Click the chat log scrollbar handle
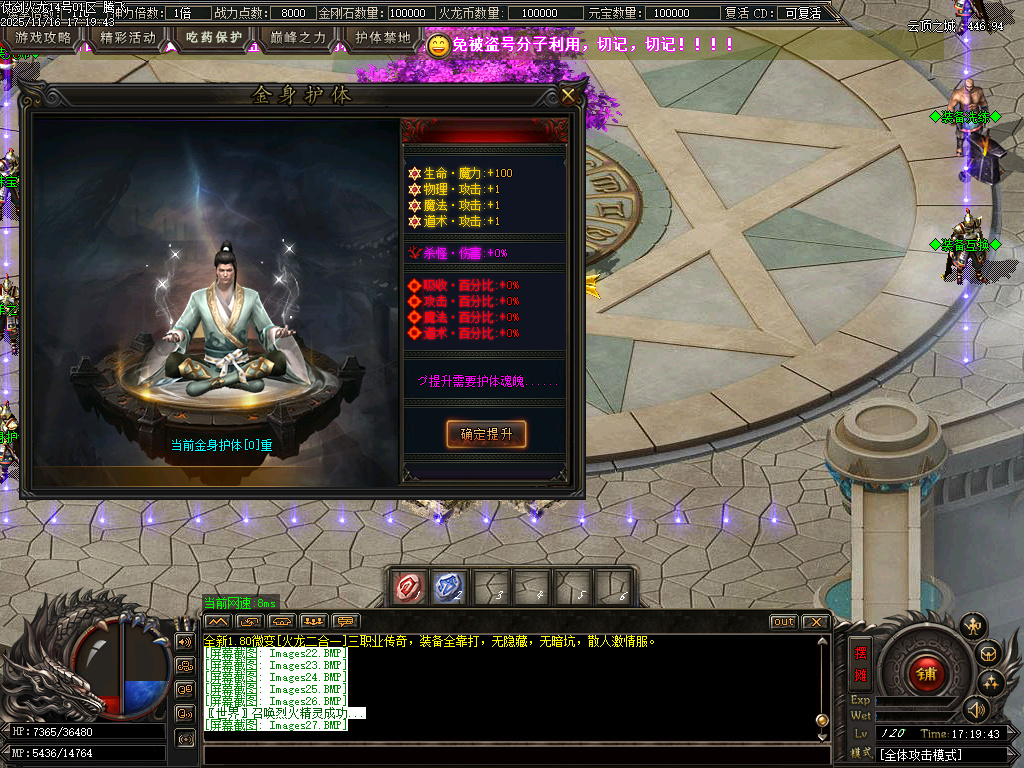This screenshot has width=1024, height=768. tap(822, 719)
